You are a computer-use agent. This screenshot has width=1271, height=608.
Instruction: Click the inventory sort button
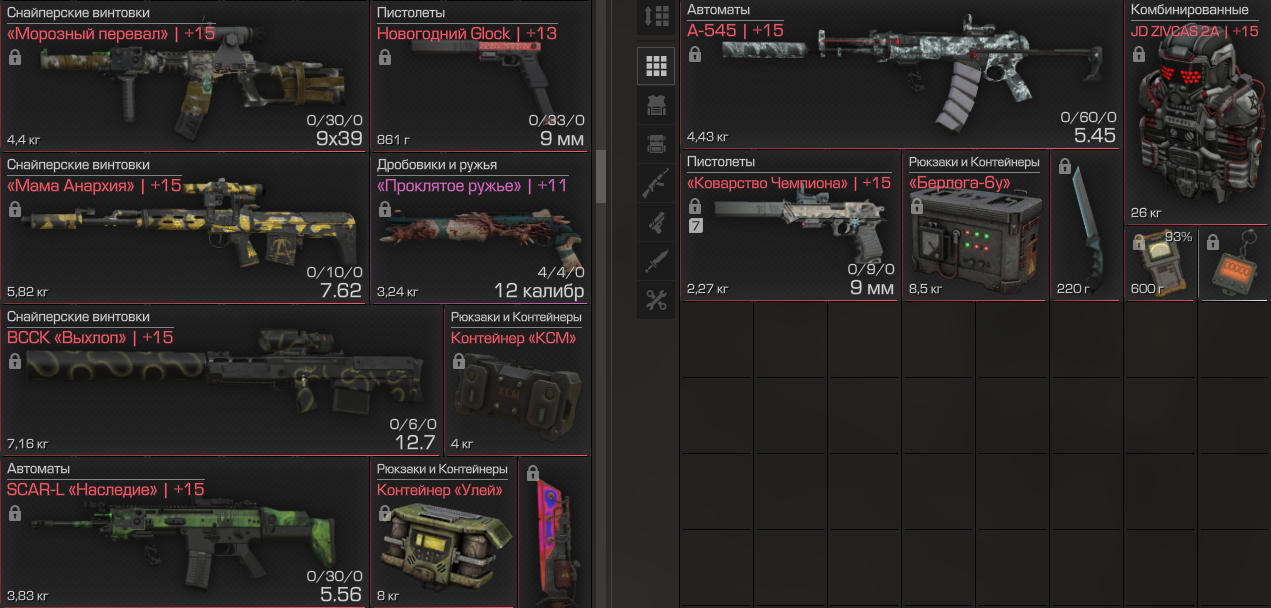(656, 17)
